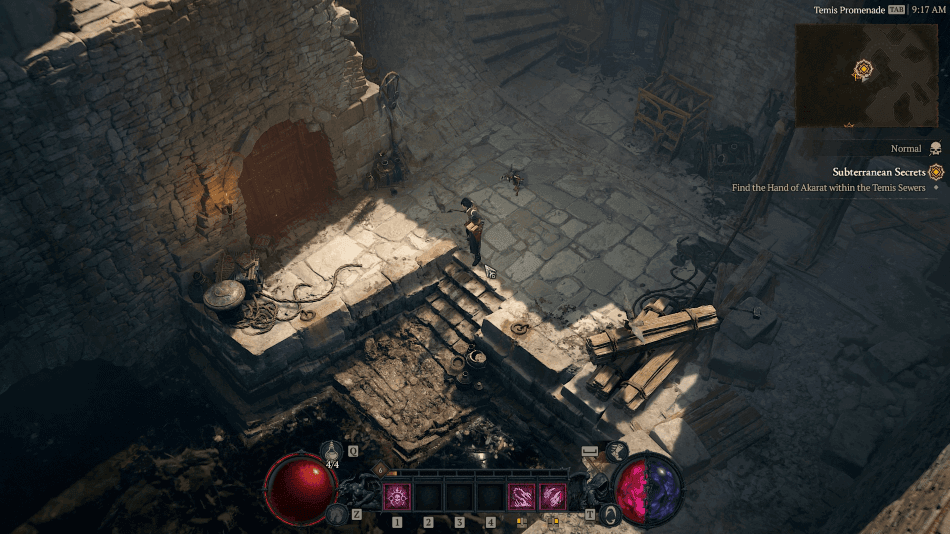
Task: Select the Temis Promenade location label
Action: click(849, 9)
